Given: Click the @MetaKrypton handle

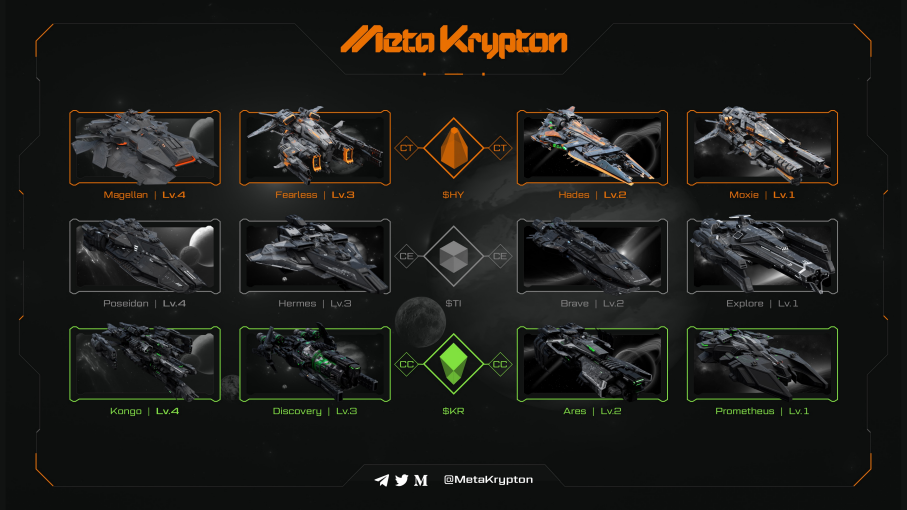Looking at the screenshot, I should (x=488, y=480).
